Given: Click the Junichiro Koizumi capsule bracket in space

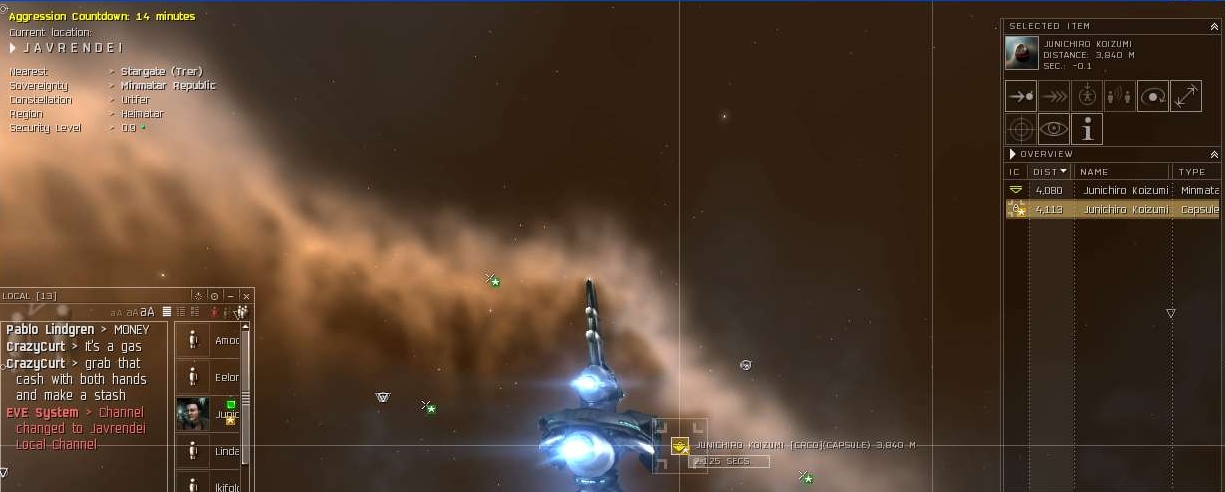Looking at the screenshot, I should pyautogui.click(x=680, y=445).
